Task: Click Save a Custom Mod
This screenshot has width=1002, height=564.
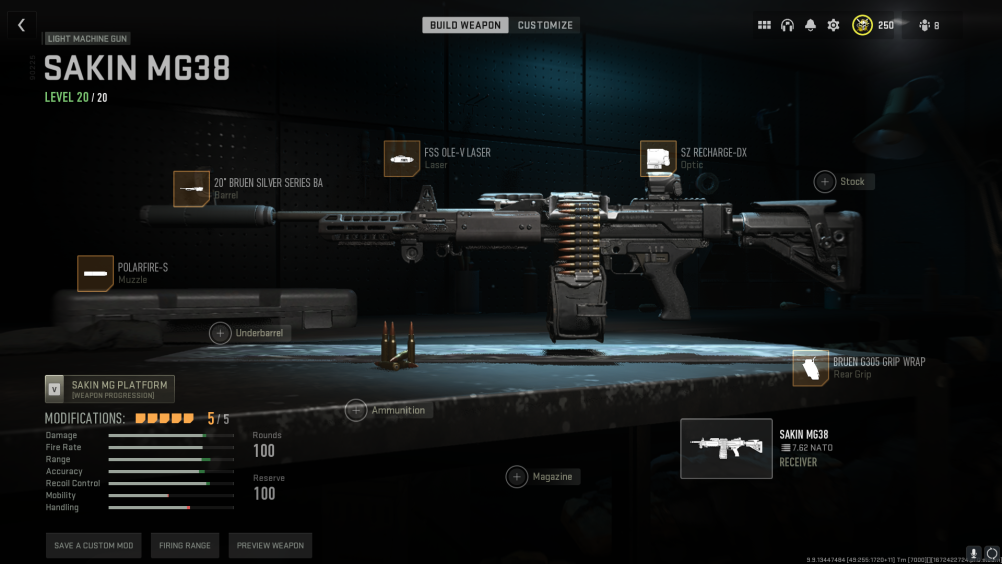Action: 93,545
